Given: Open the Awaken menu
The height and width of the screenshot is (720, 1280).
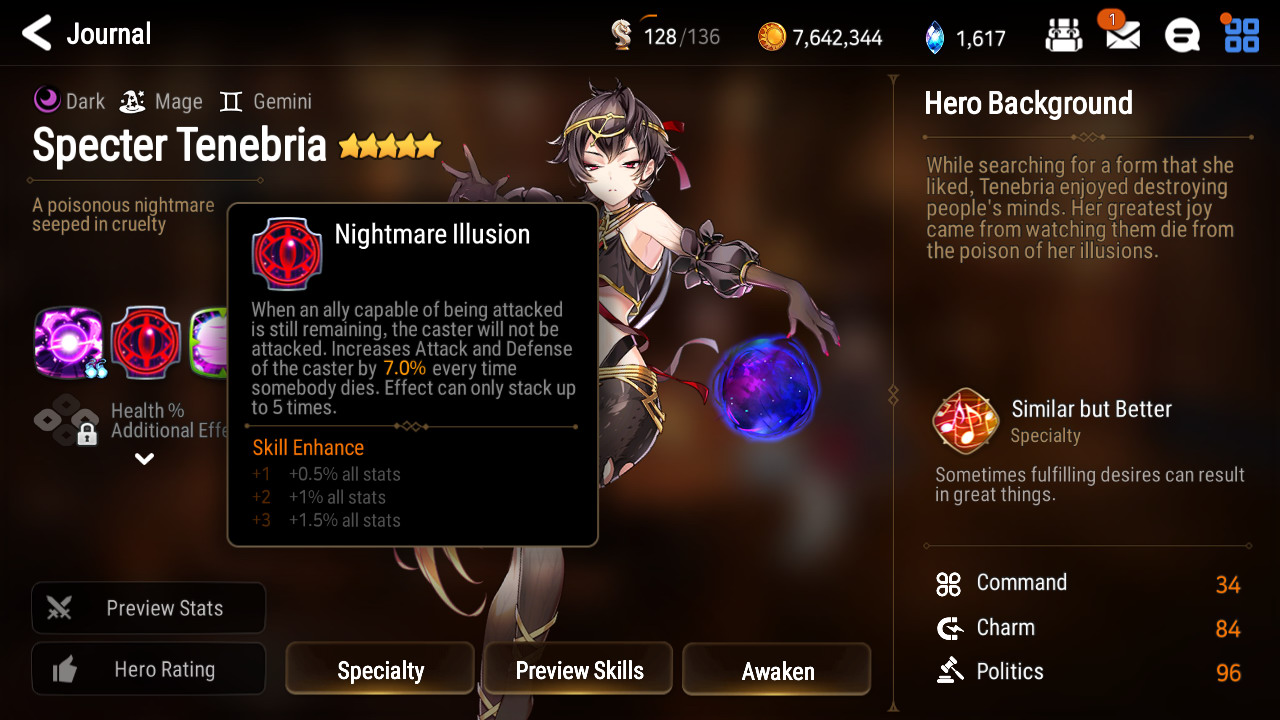Looking at the screenshot, I should (x=777, y=670).
